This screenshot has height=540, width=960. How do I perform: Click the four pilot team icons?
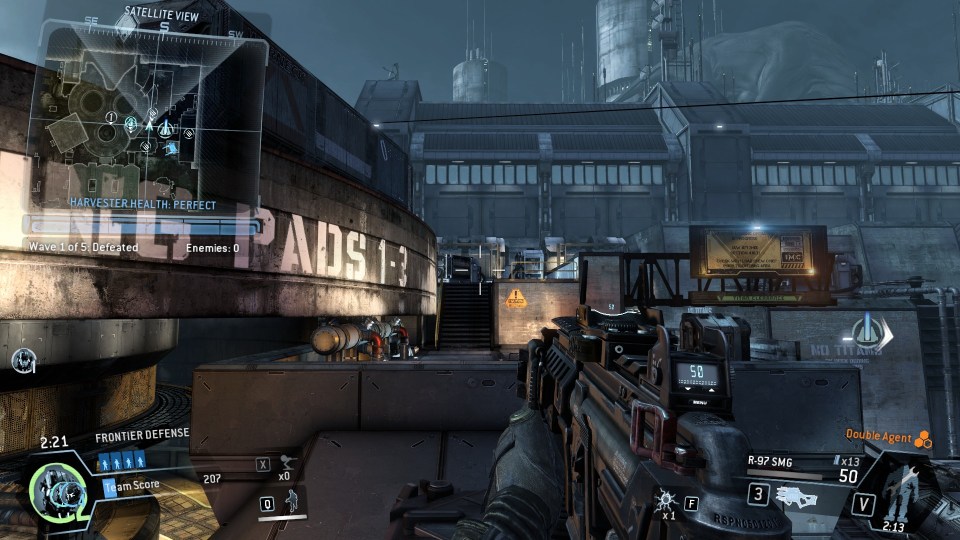coord(123,461)
